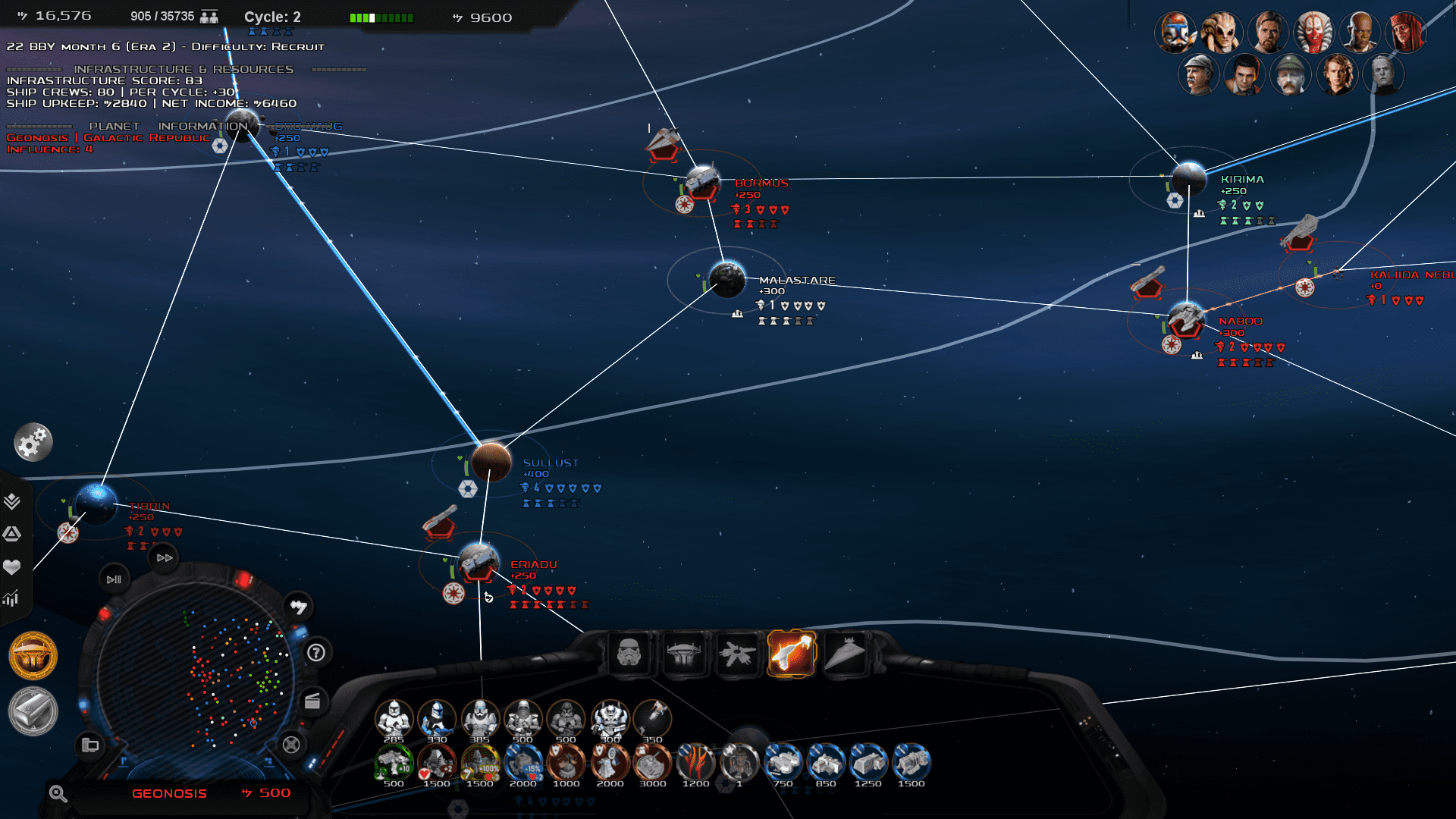Recruit the clone trooper unit costing 285
The height and width of the screenshot is (819, 1456).
click(x=394, y=717)
